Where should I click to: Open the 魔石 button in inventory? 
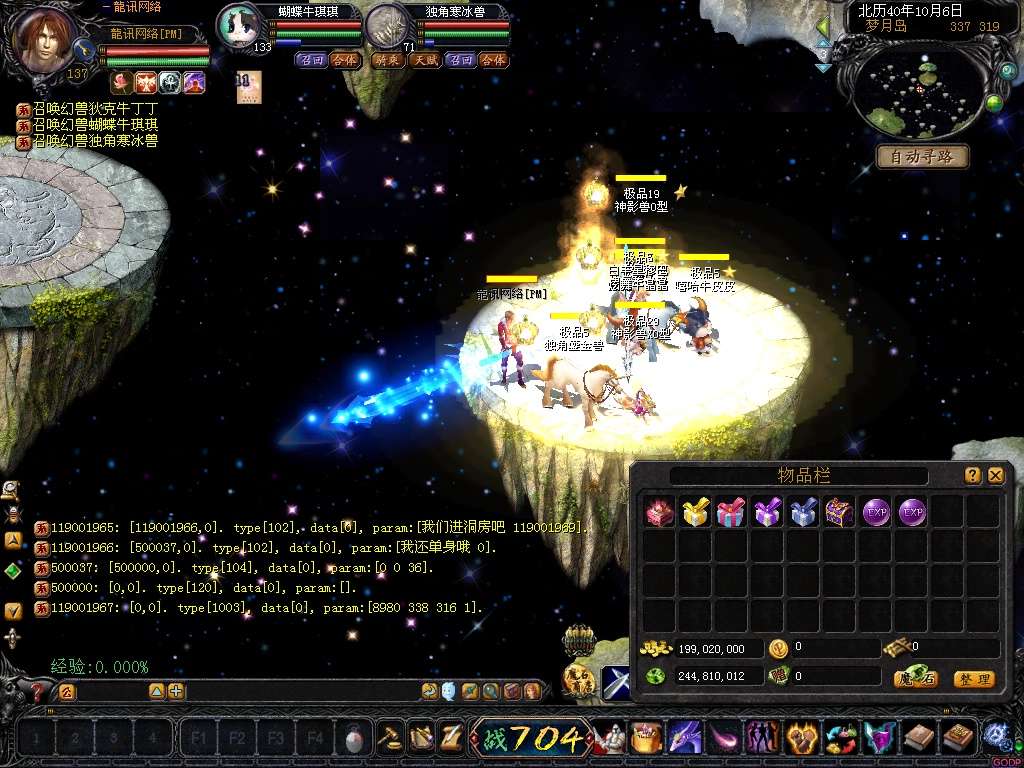point(915,679)
